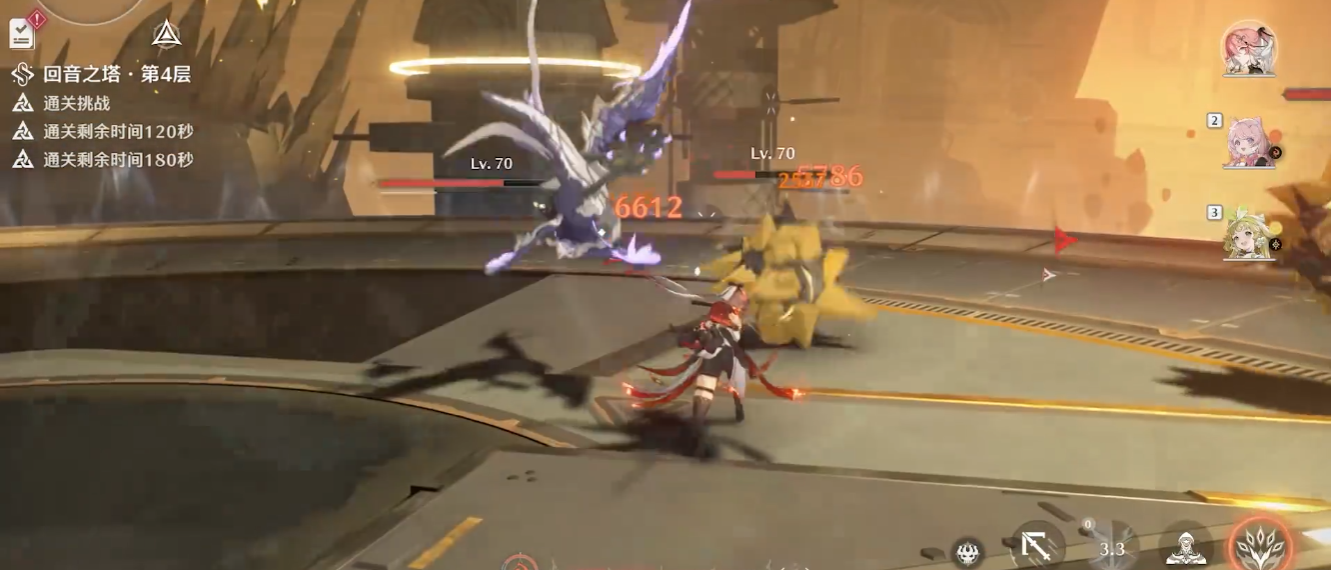Activate the glowing red feather ultimate skill
The height and width of the screenshot is (570, 1331).
[1261, 544]
